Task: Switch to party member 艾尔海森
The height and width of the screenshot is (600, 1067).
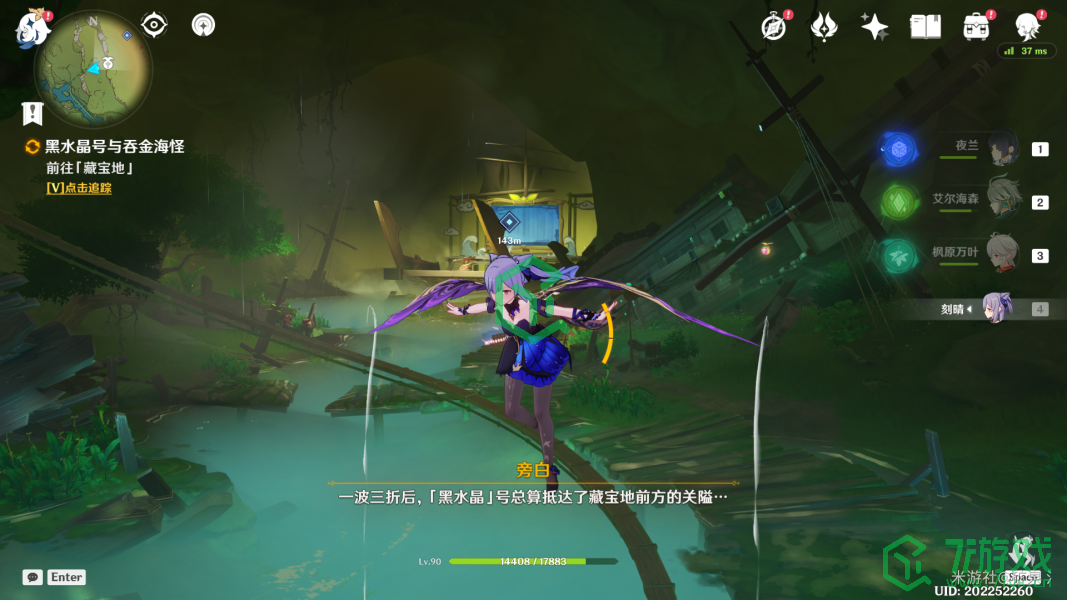Action: tap(1002, 201)
